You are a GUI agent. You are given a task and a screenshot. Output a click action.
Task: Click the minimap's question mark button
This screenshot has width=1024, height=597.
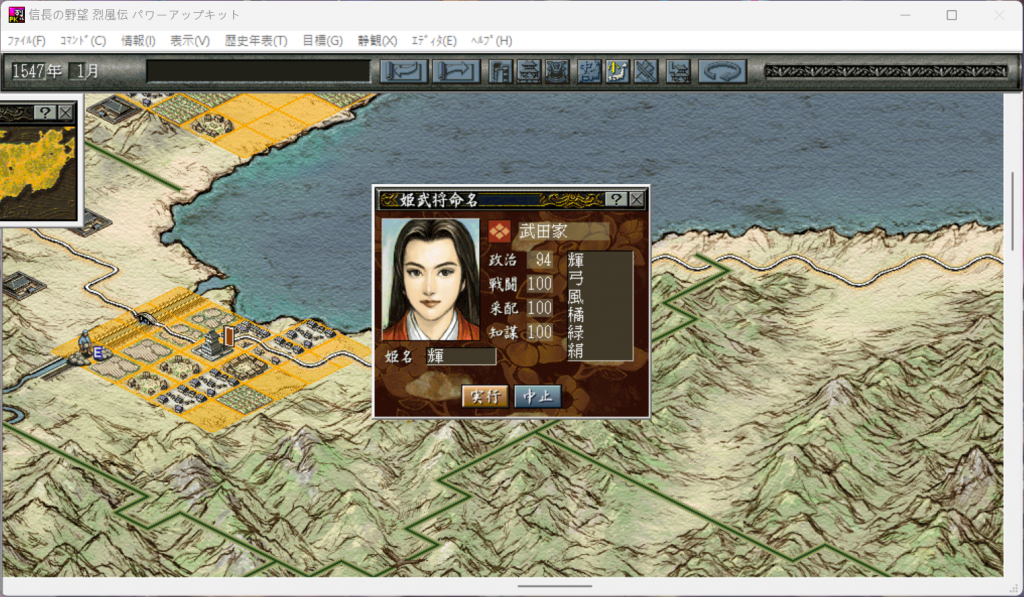coord(46,112)
